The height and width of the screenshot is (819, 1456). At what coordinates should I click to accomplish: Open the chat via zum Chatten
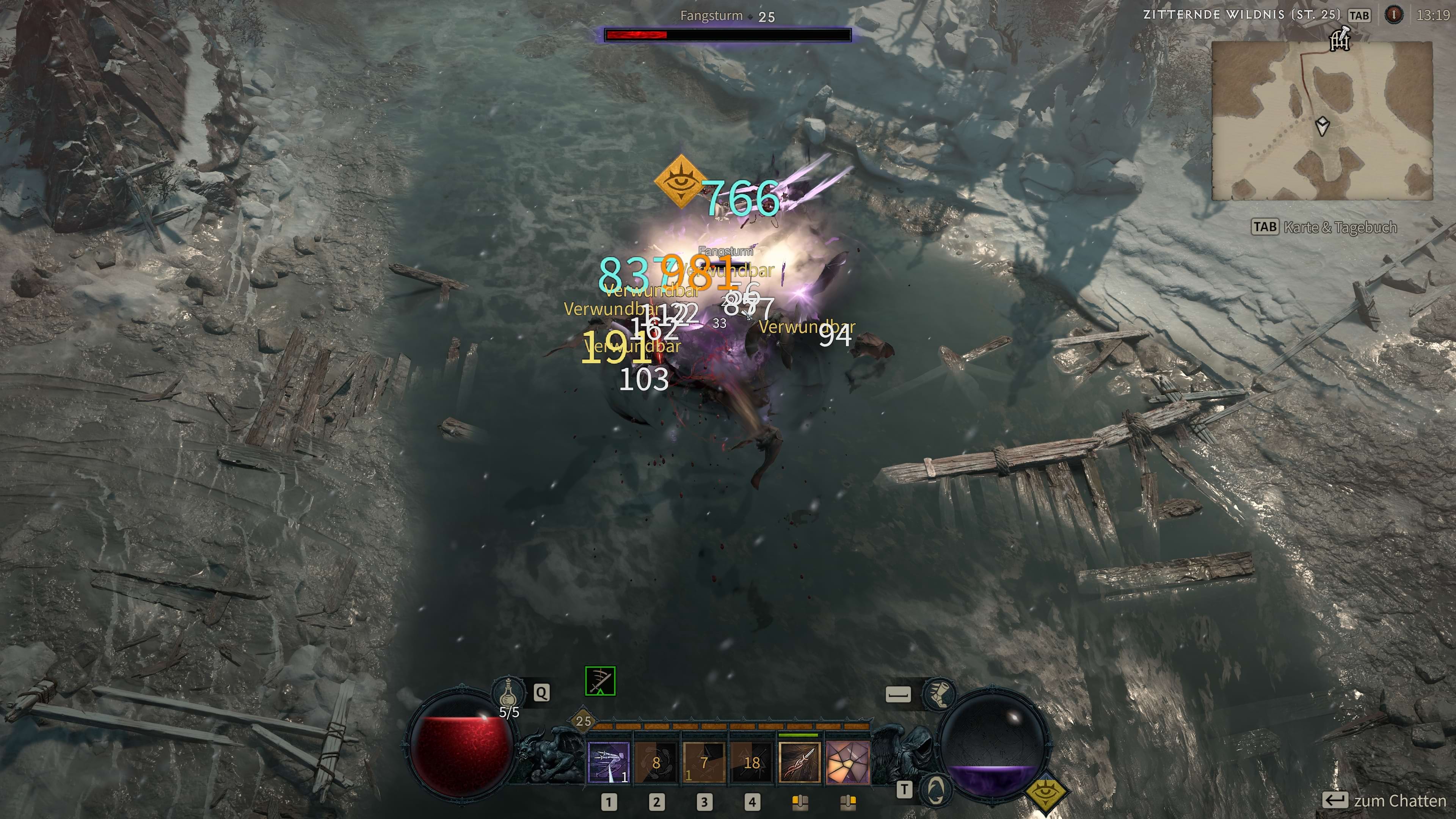click(x=1384, y=800)
